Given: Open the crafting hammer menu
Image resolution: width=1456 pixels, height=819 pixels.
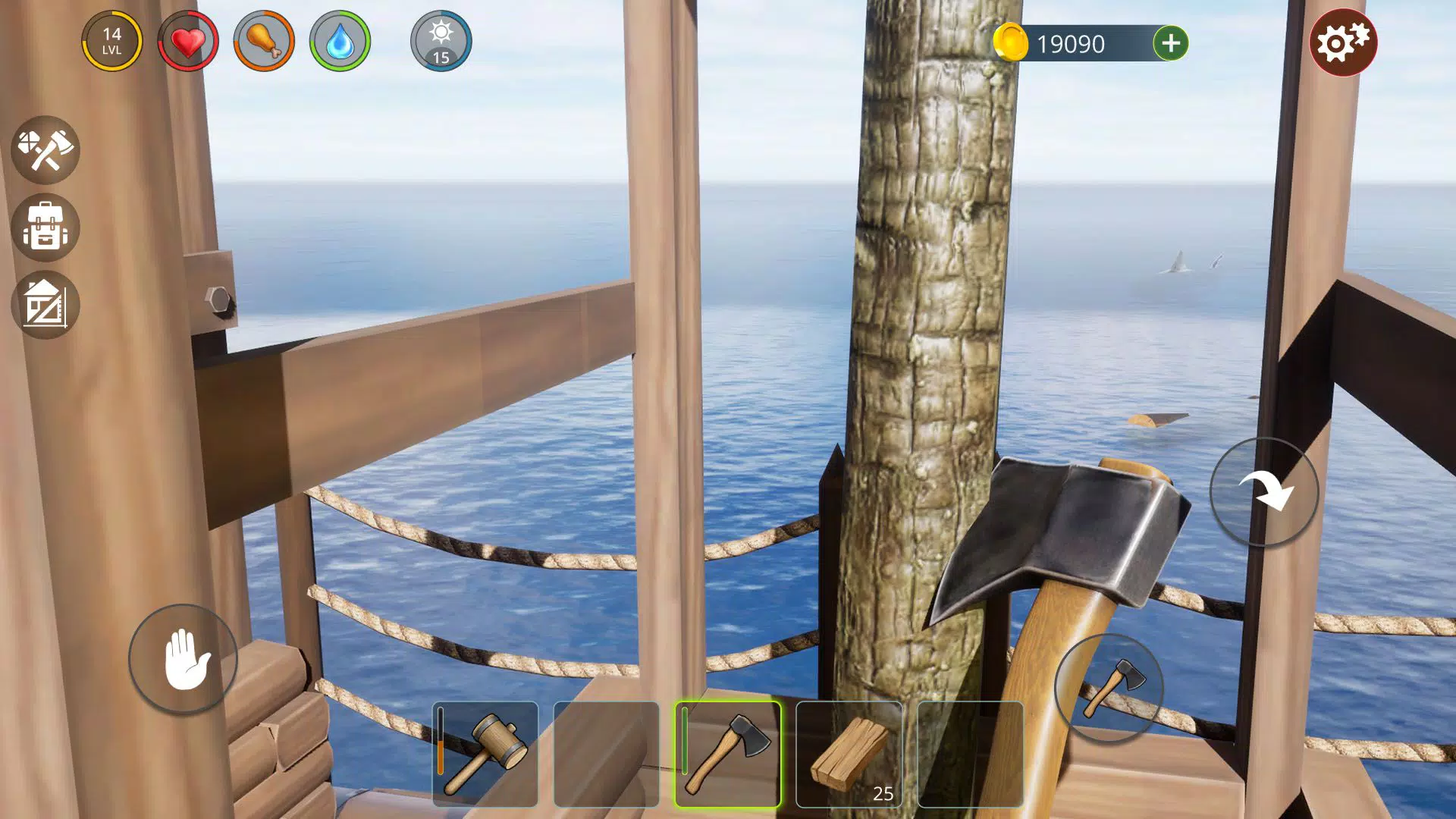Looking at the screenshot, I should point(46,151).
